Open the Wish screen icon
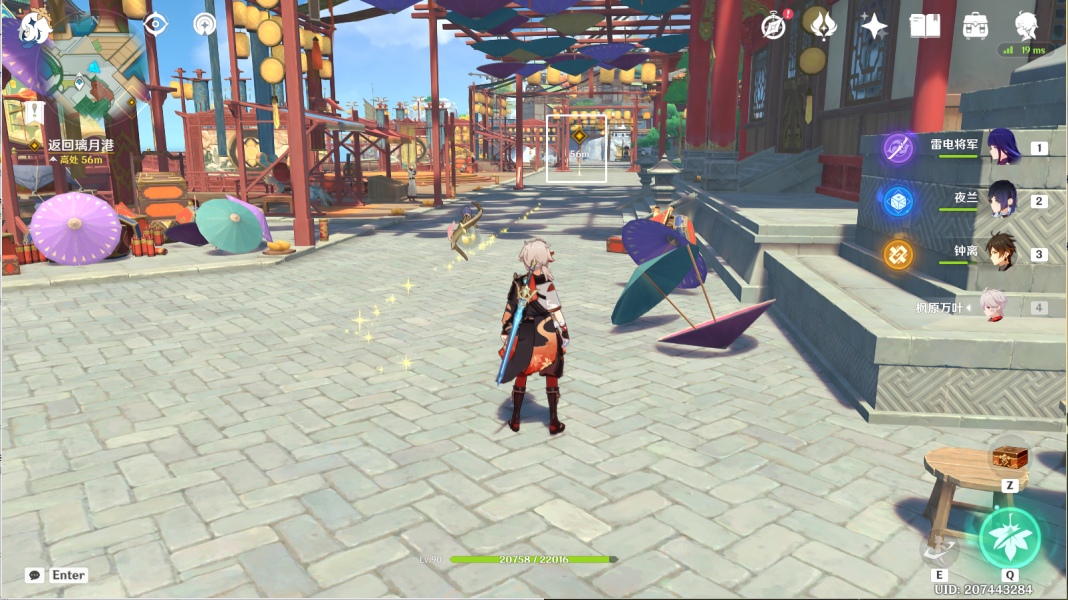Screen dimensions: 1068x600 823,25
